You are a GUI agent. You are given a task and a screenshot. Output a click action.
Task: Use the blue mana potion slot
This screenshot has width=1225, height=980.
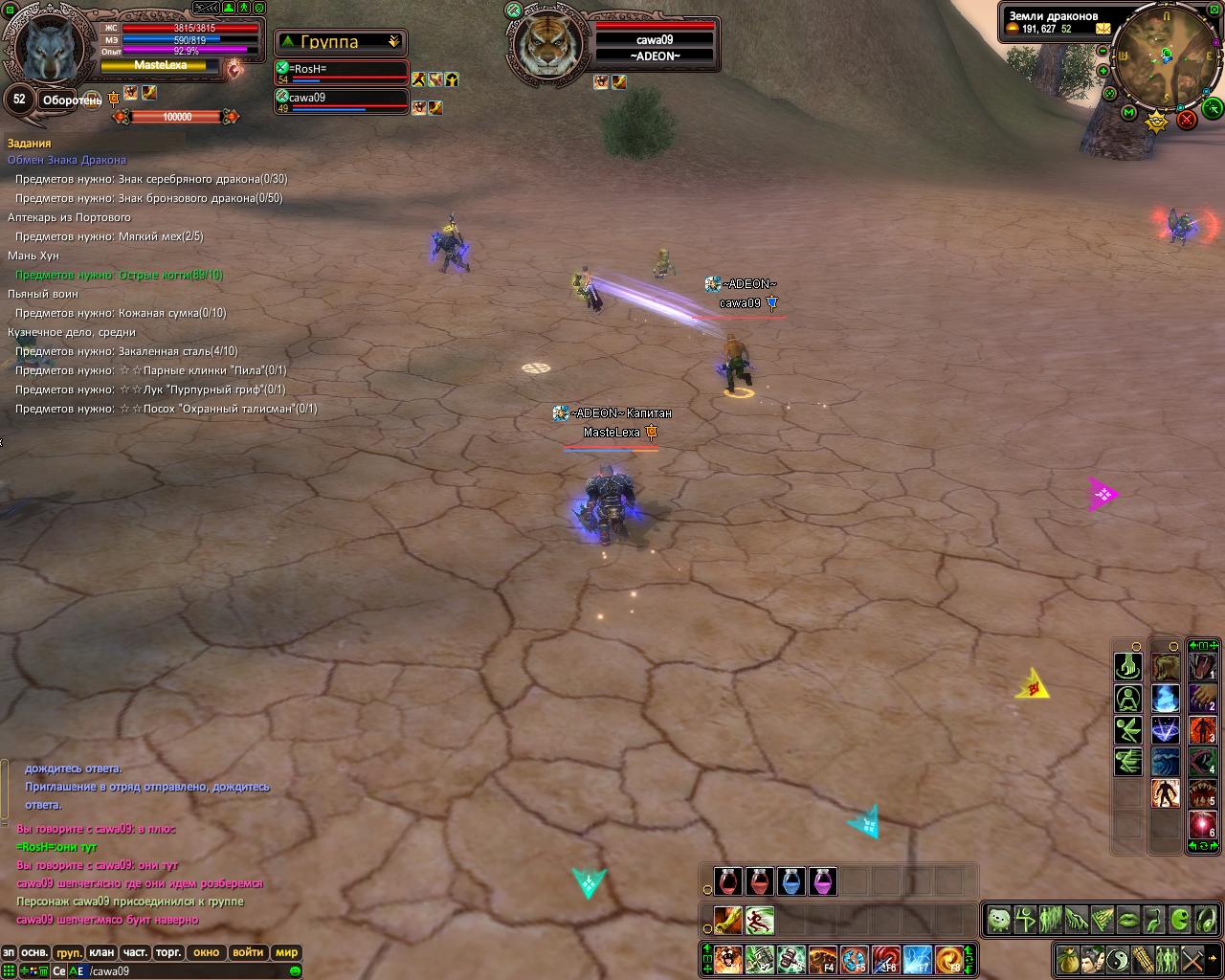[x=791, y=881]
